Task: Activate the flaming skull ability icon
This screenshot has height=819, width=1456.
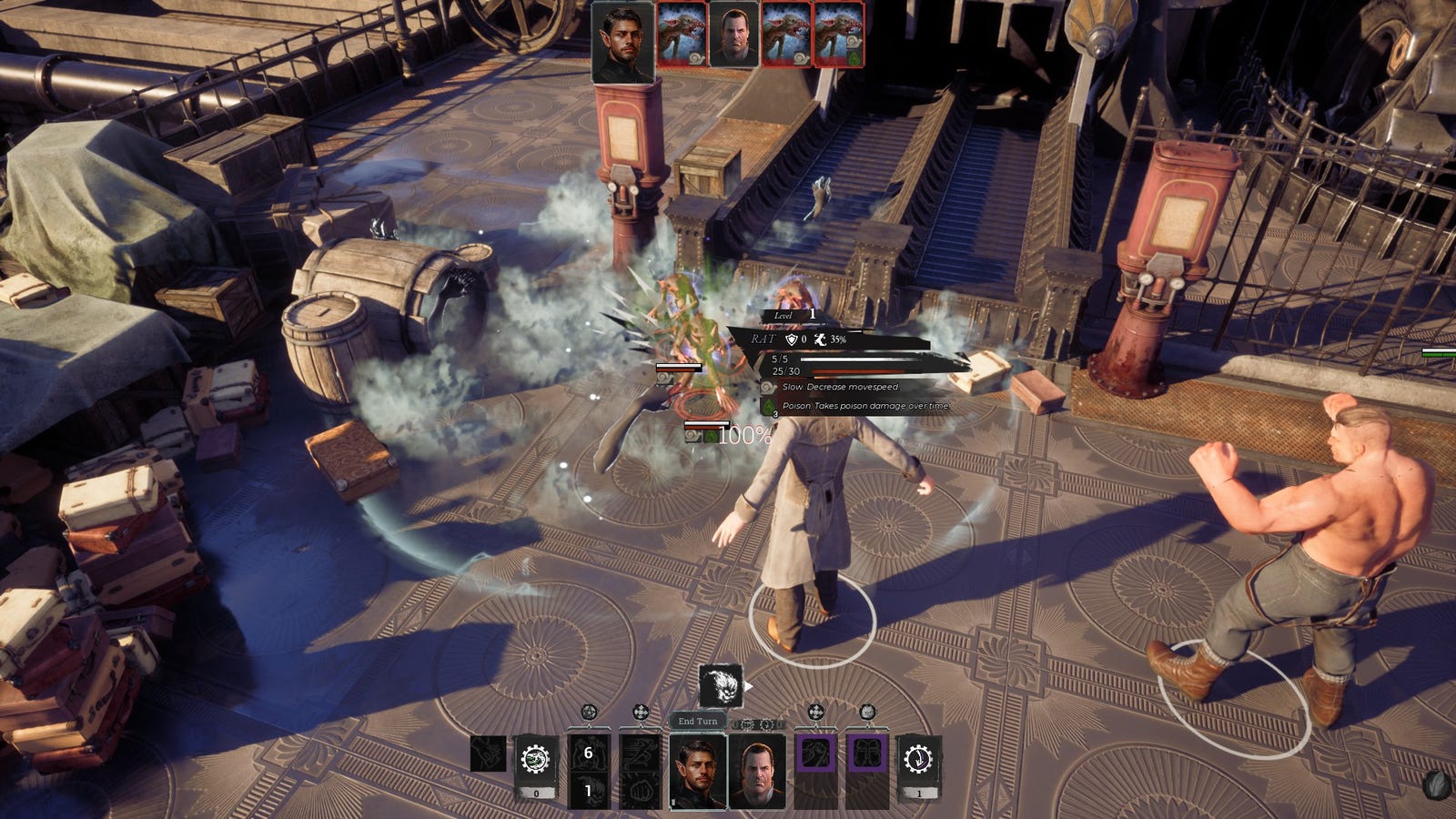Action: pyautogui.click(x=721, y=686)
